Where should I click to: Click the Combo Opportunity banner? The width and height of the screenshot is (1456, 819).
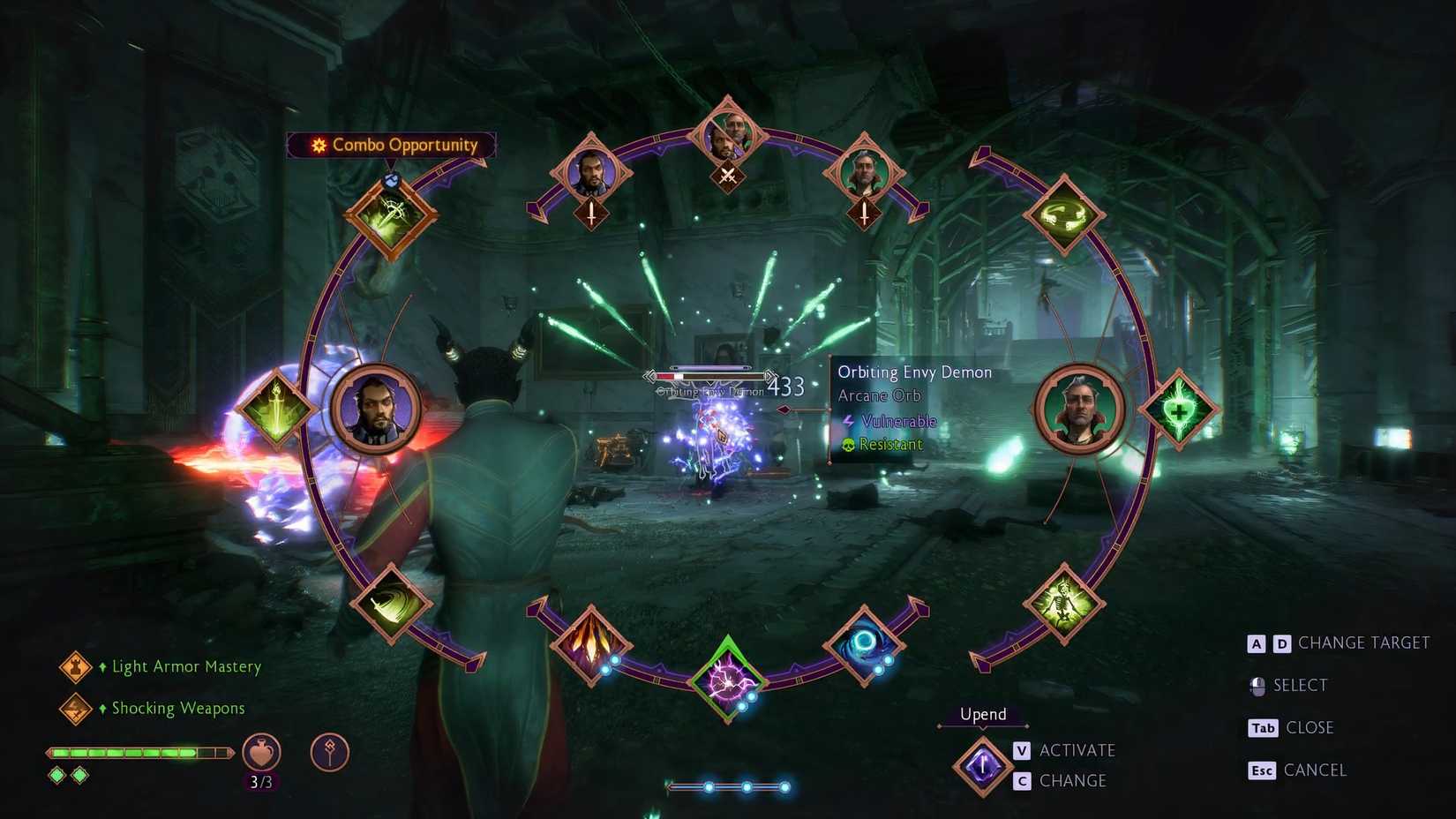click(x=391, y=145)
